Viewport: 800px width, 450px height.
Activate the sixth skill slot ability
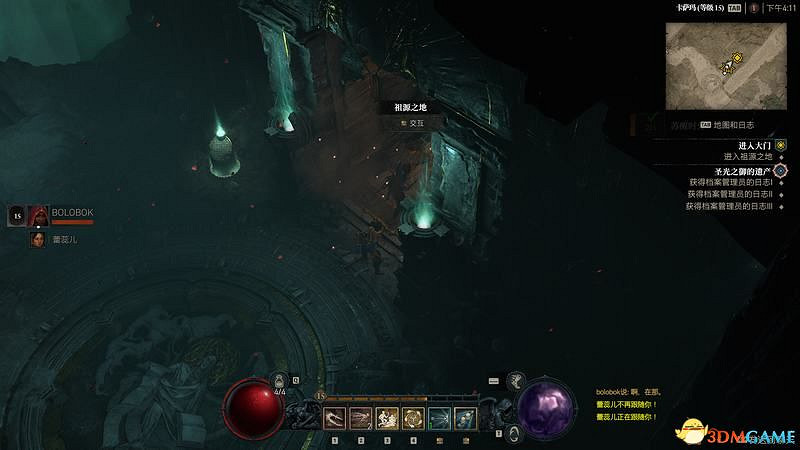tap(464, 418)
